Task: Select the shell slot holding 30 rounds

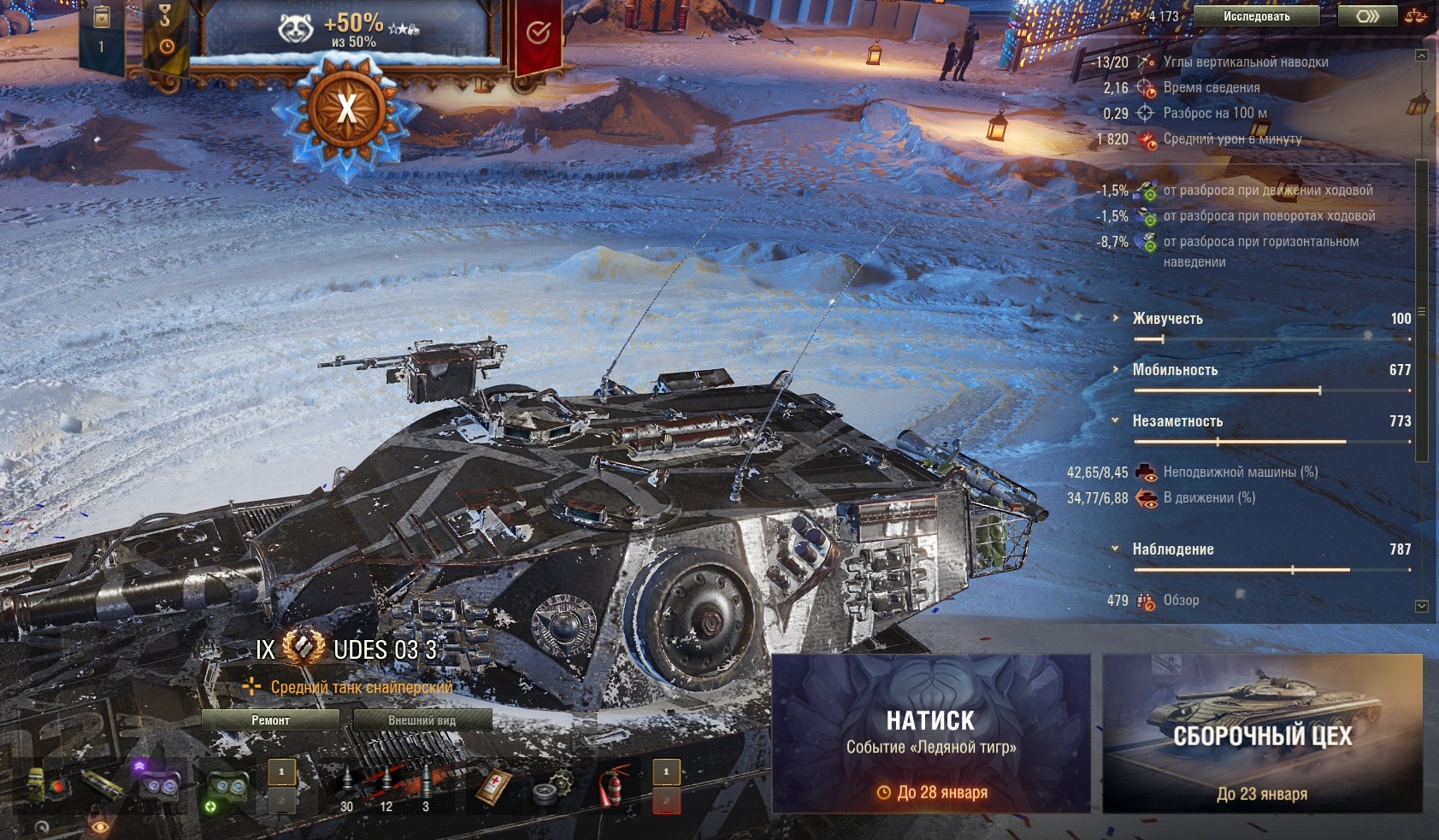Action: 346,788
